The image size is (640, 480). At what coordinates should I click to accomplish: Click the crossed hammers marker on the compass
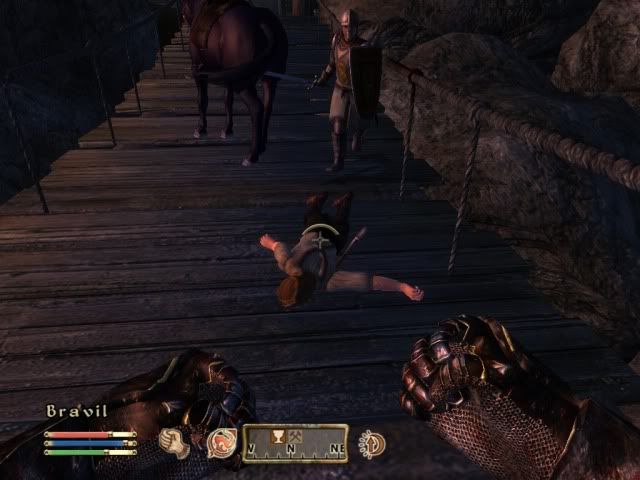pyautogui.click(x=296, y=436)
